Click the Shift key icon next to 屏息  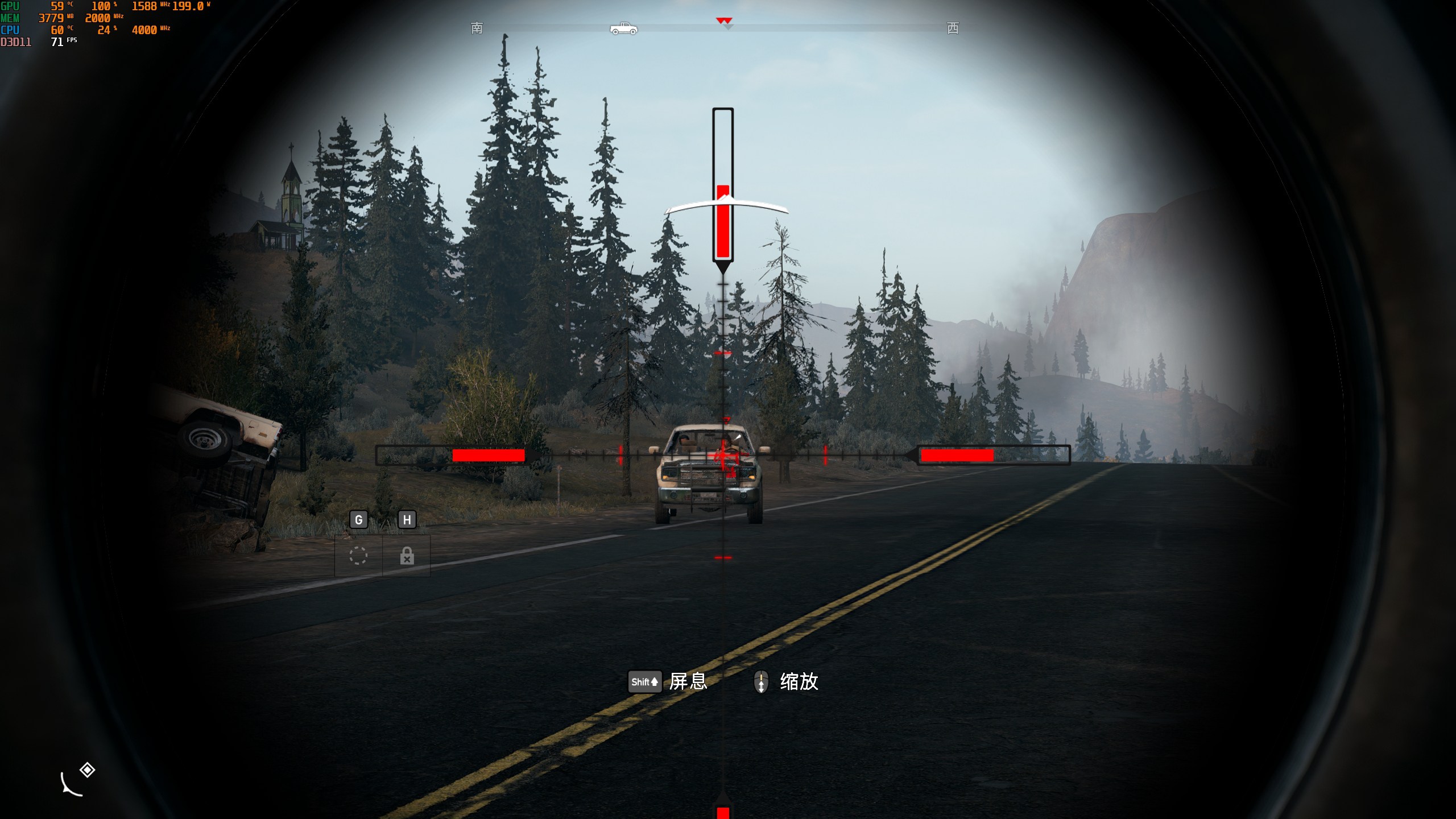click(x=644, y=682)
